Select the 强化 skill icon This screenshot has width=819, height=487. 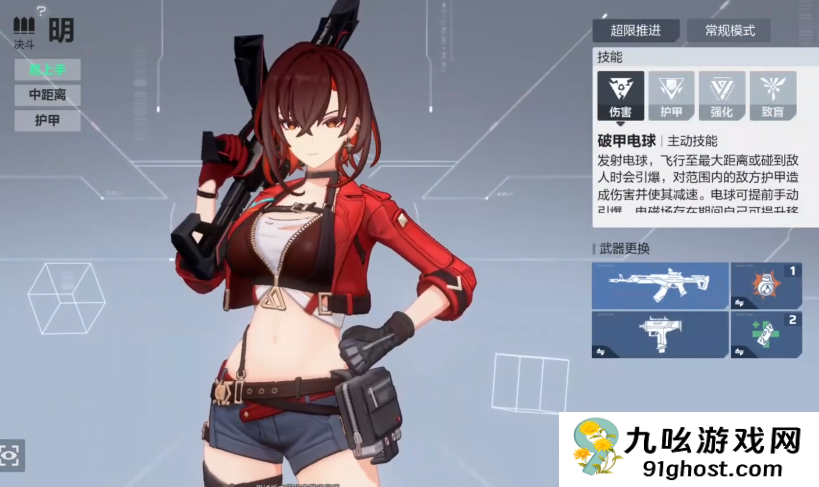(x=722, y=95)
